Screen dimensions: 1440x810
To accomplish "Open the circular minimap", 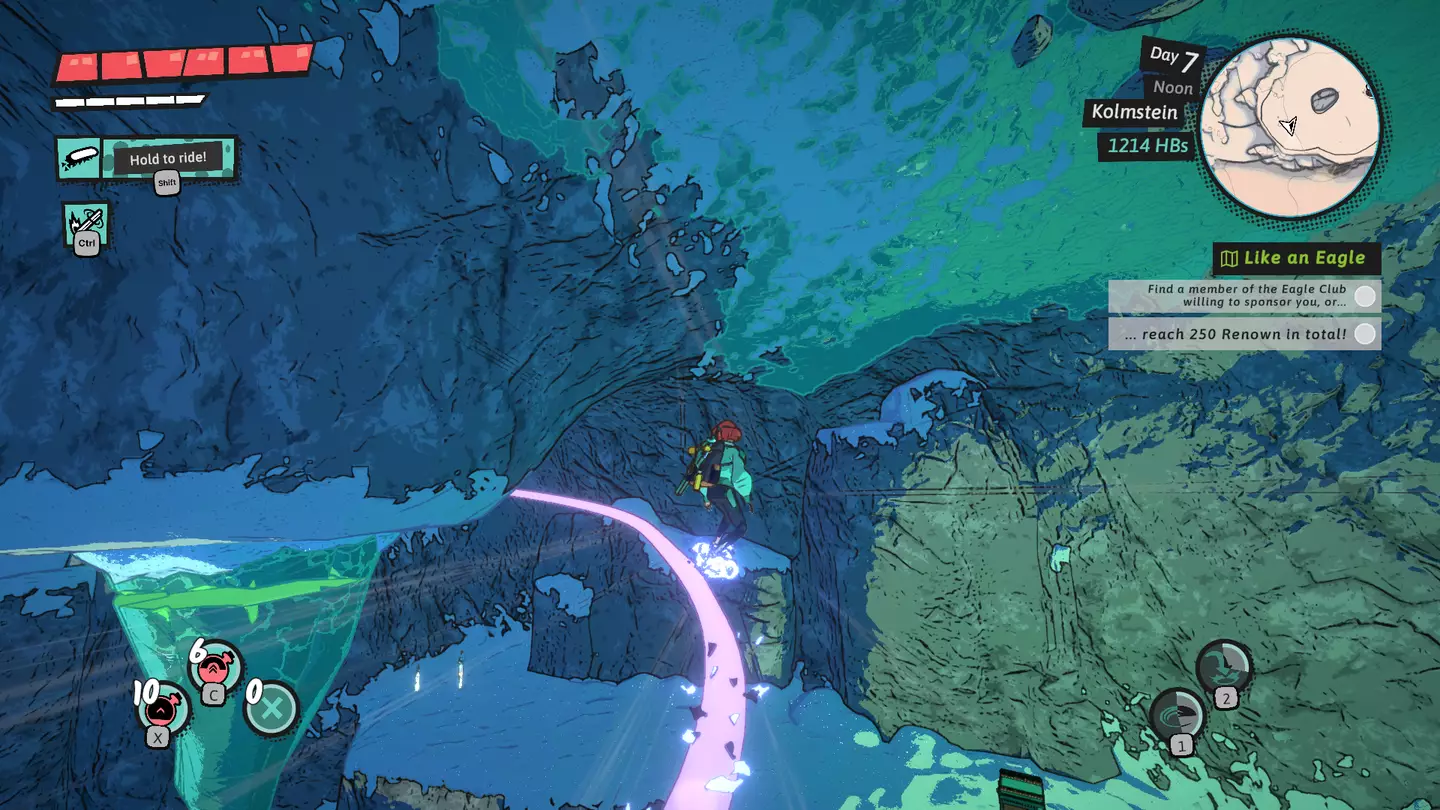I will click(x=1289, y=127).
